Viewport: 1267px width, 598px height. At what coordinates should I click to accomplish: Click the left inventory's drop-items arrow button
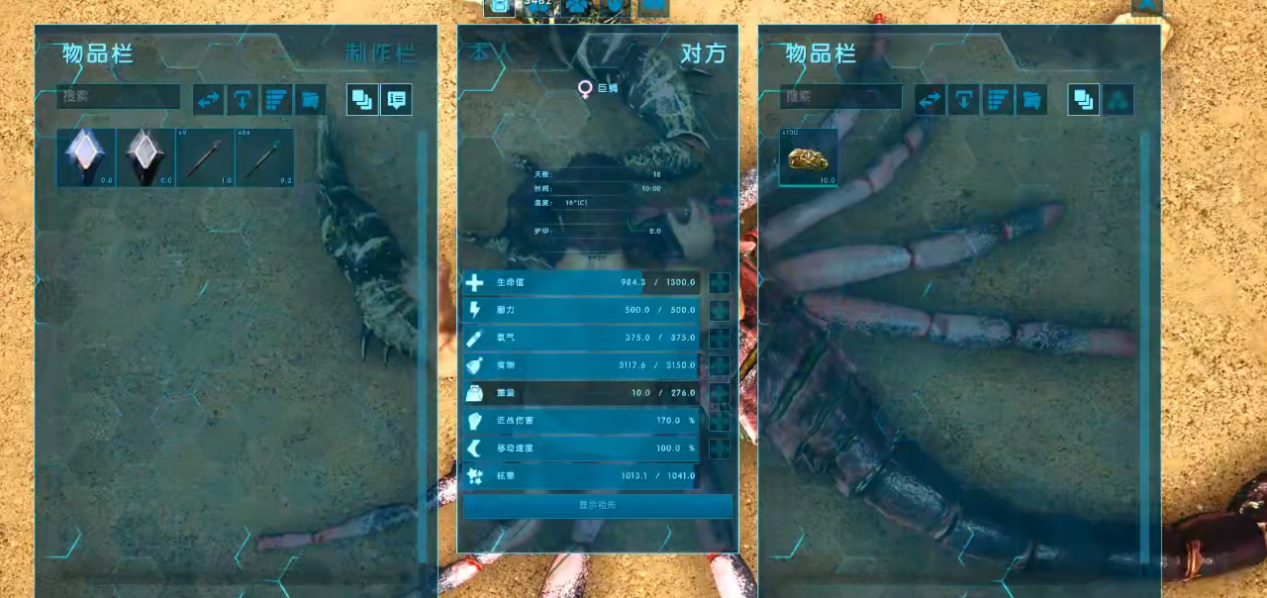tap(242, 99)
